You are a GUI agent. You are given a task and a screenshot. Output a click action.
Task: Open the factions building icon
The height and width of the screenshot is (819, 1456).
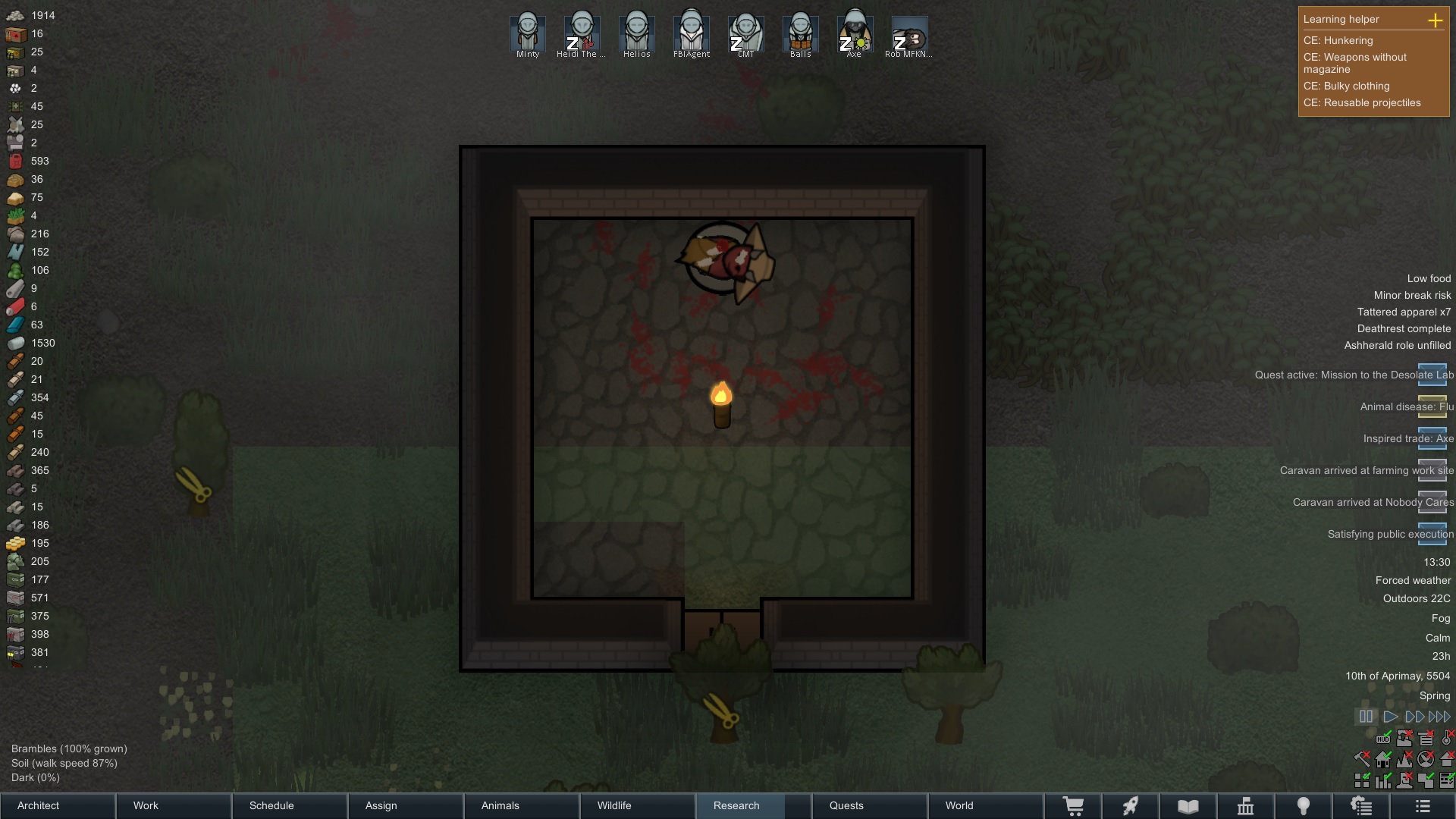point(1245,805)
